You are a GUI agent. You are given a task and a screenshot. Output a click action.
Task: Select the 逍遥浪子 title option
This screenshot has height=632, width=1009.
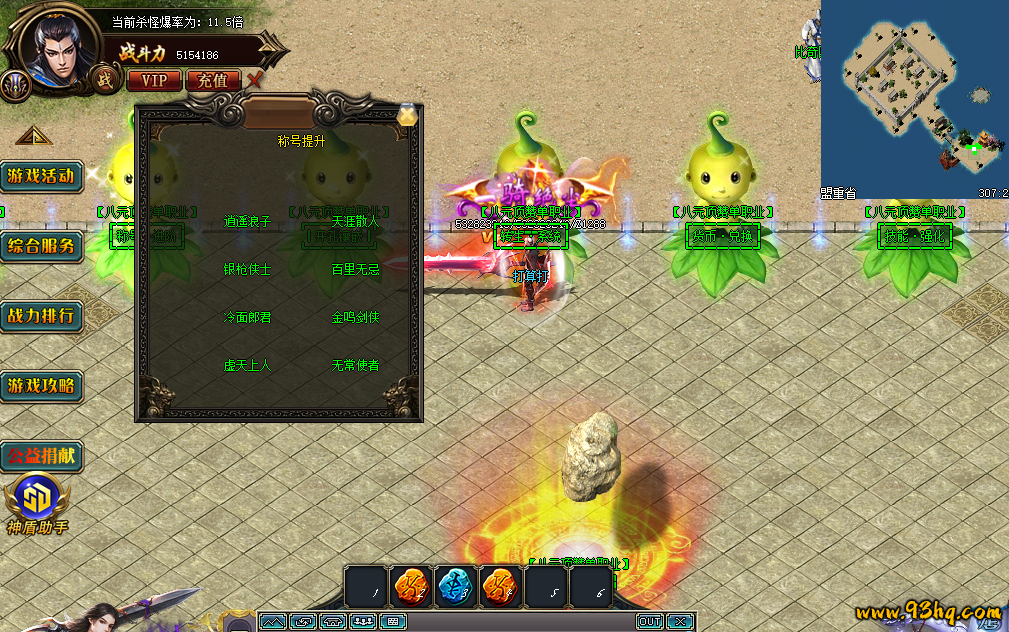tap(247, 222)
